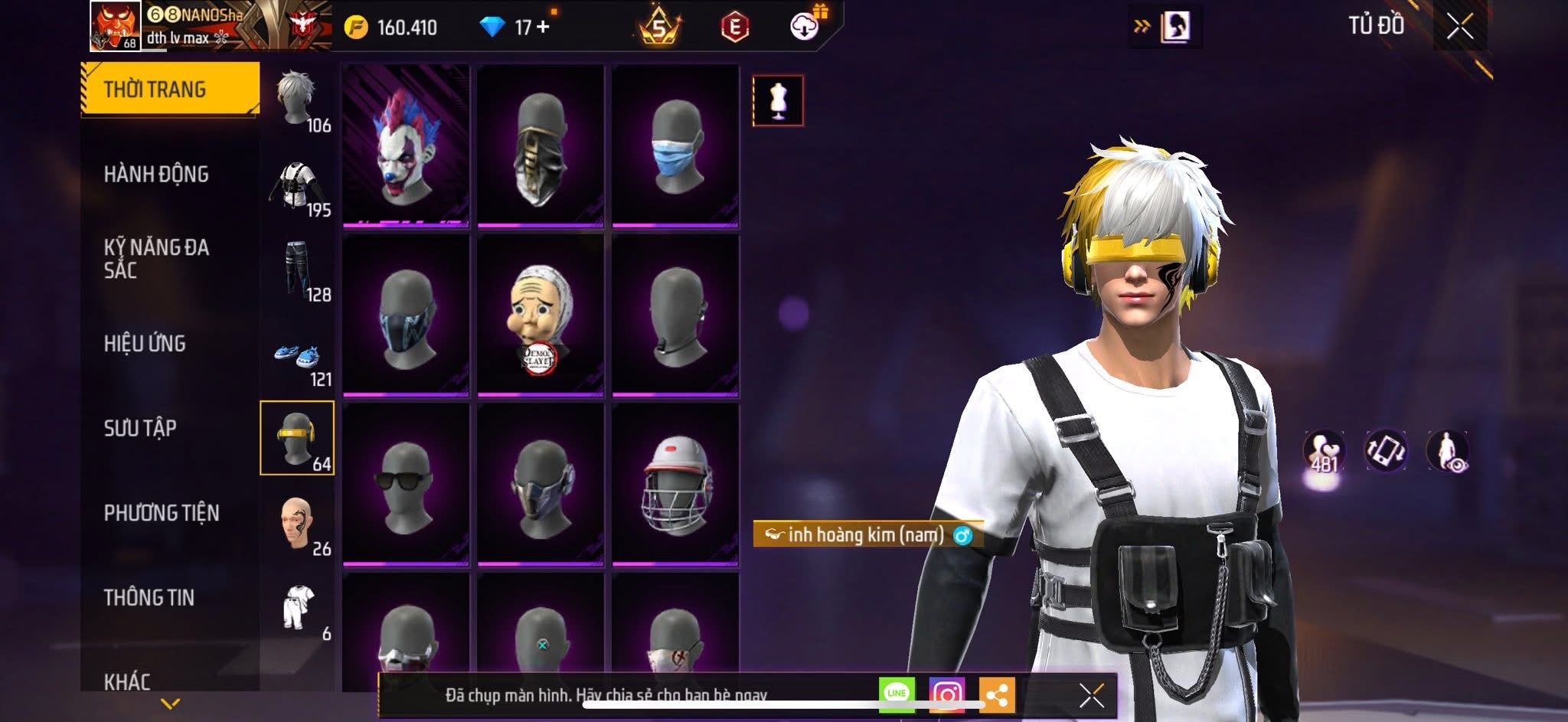Click the mannequin outfit preset icon
This screenshot has width=1568, height=722.
[x=778, y=100]
